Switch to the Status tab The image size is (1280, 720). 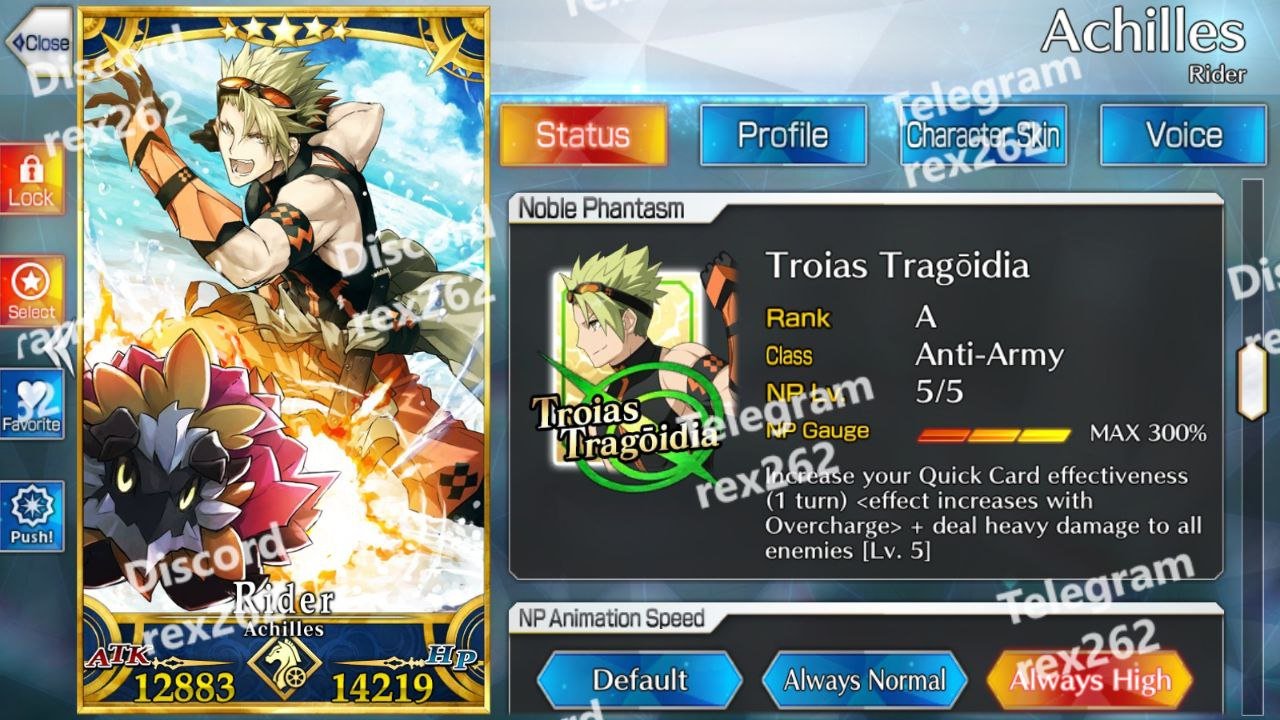point(583,135)
